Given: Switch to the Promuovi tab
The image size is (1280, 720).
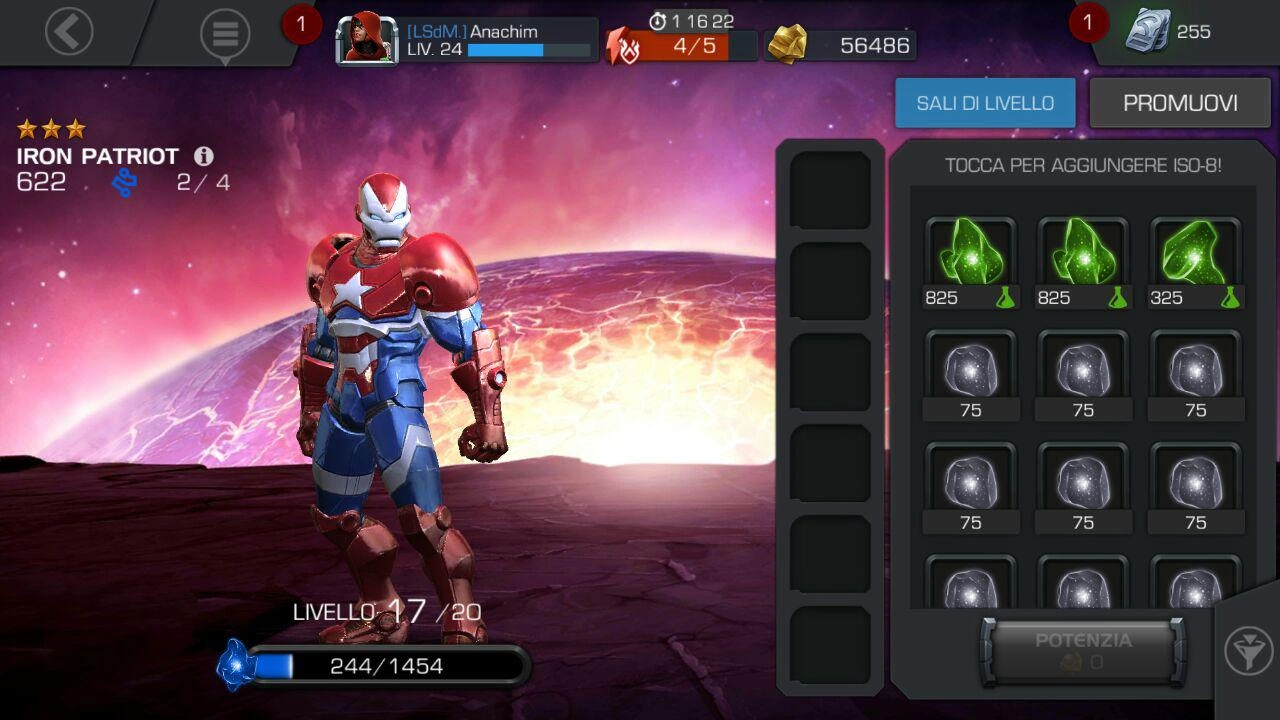Looking at the screenshot, I should (1180, 103).
